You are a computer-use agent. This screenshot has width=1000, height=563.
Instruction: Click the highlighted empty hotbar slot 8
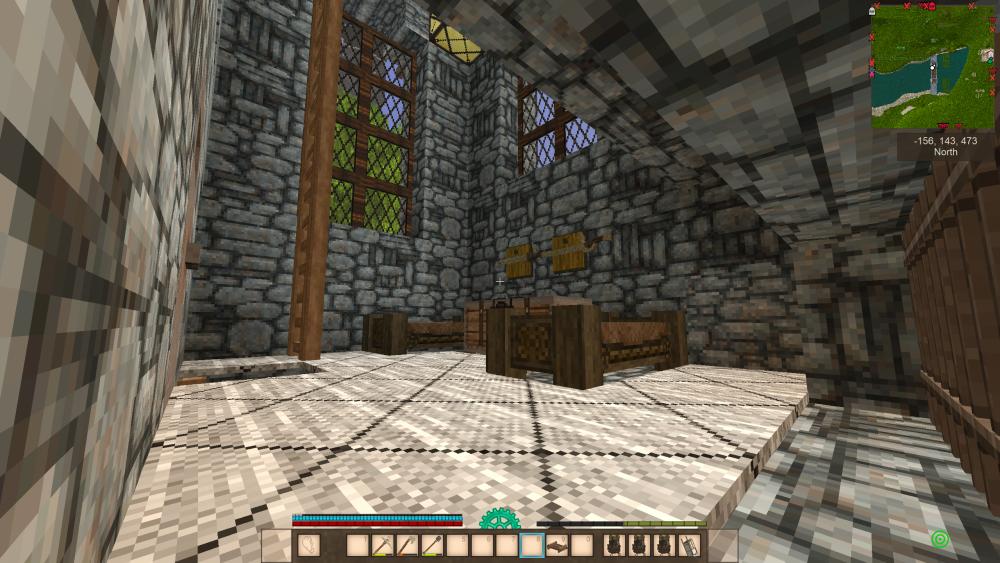click(x=533, y=546)
